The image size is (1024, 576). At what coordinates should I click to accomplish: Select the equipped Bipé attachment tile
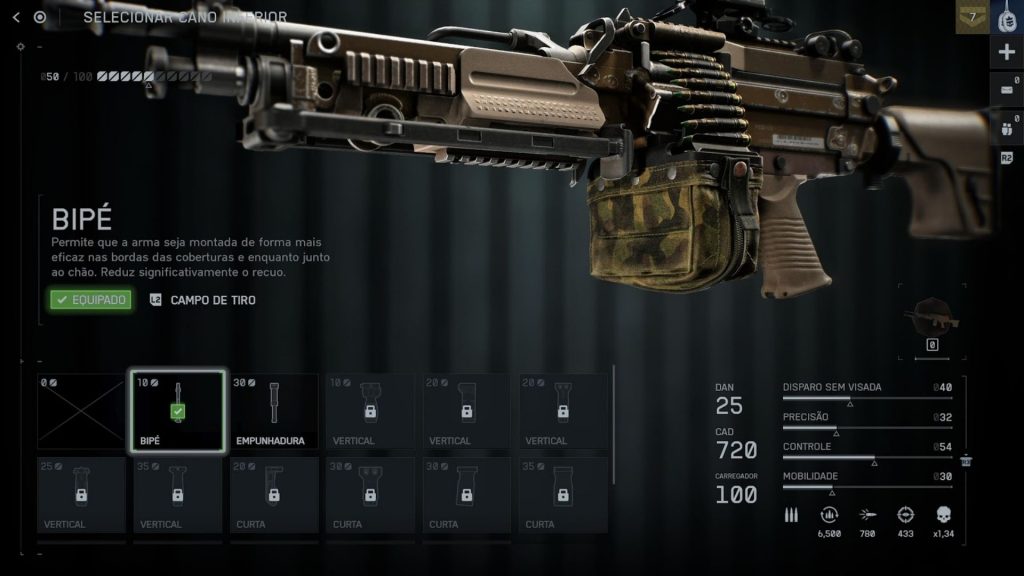pos(177,411)
